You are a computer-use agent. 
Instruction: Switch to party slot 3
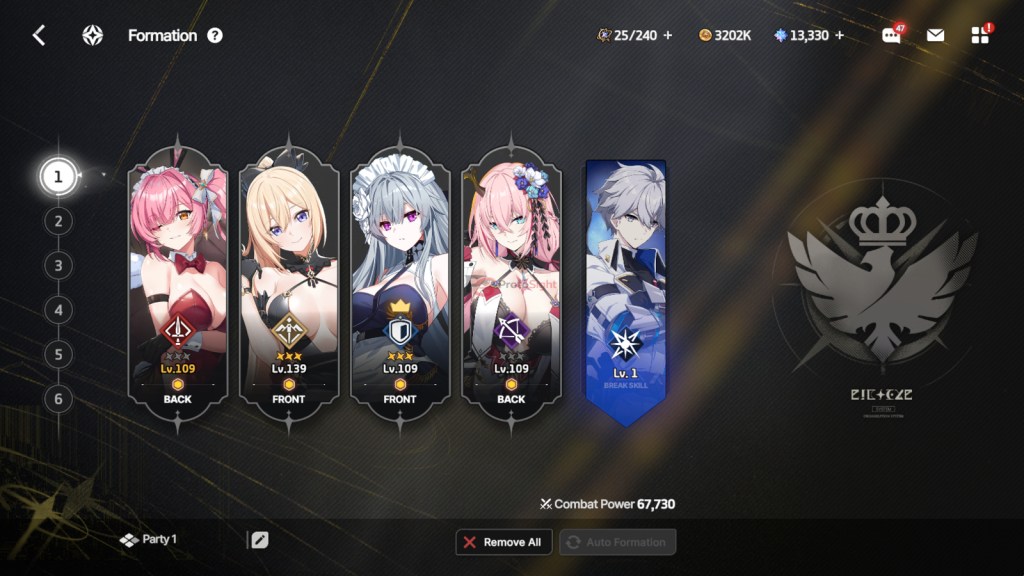[58, 266]
